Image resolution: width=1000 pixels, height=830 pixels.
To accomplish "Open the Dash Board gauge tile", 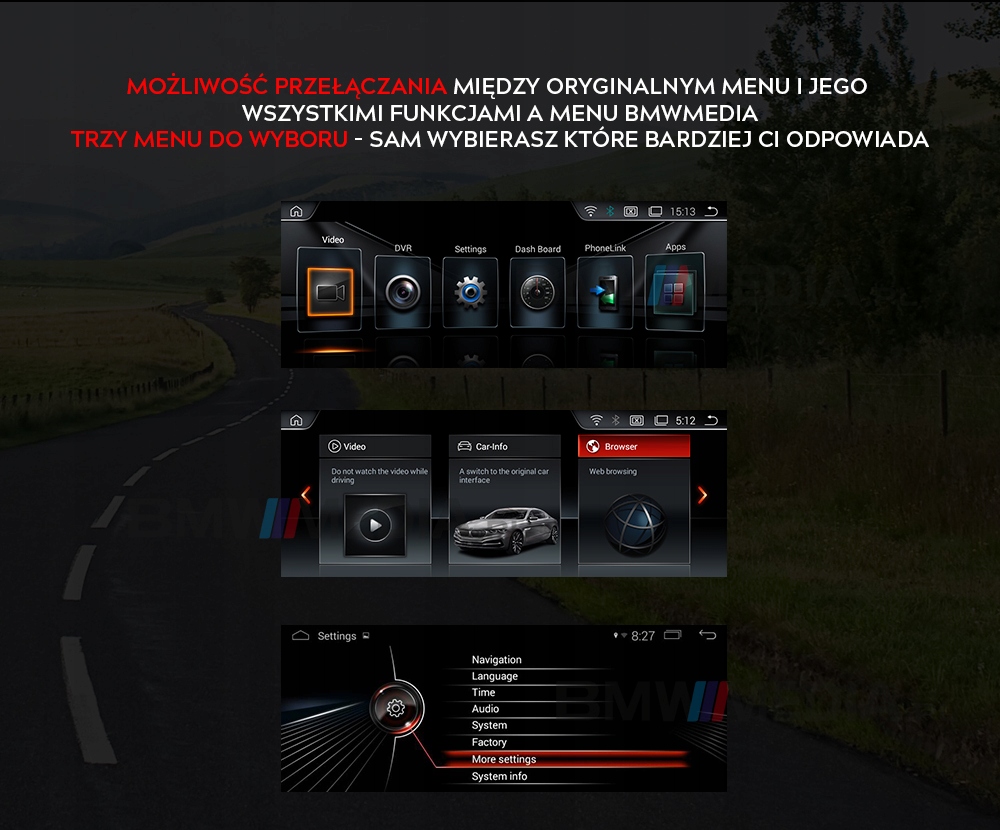I will coord(538,292).
